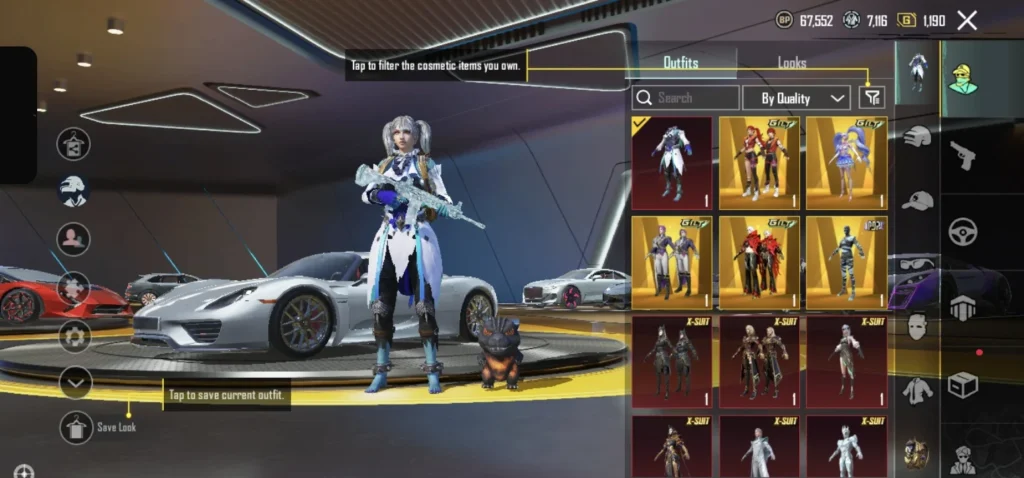The image size is (1024, 478).
Task: Switch to the Looks tab
Action: pyautogui.click(x=792, y=63)
